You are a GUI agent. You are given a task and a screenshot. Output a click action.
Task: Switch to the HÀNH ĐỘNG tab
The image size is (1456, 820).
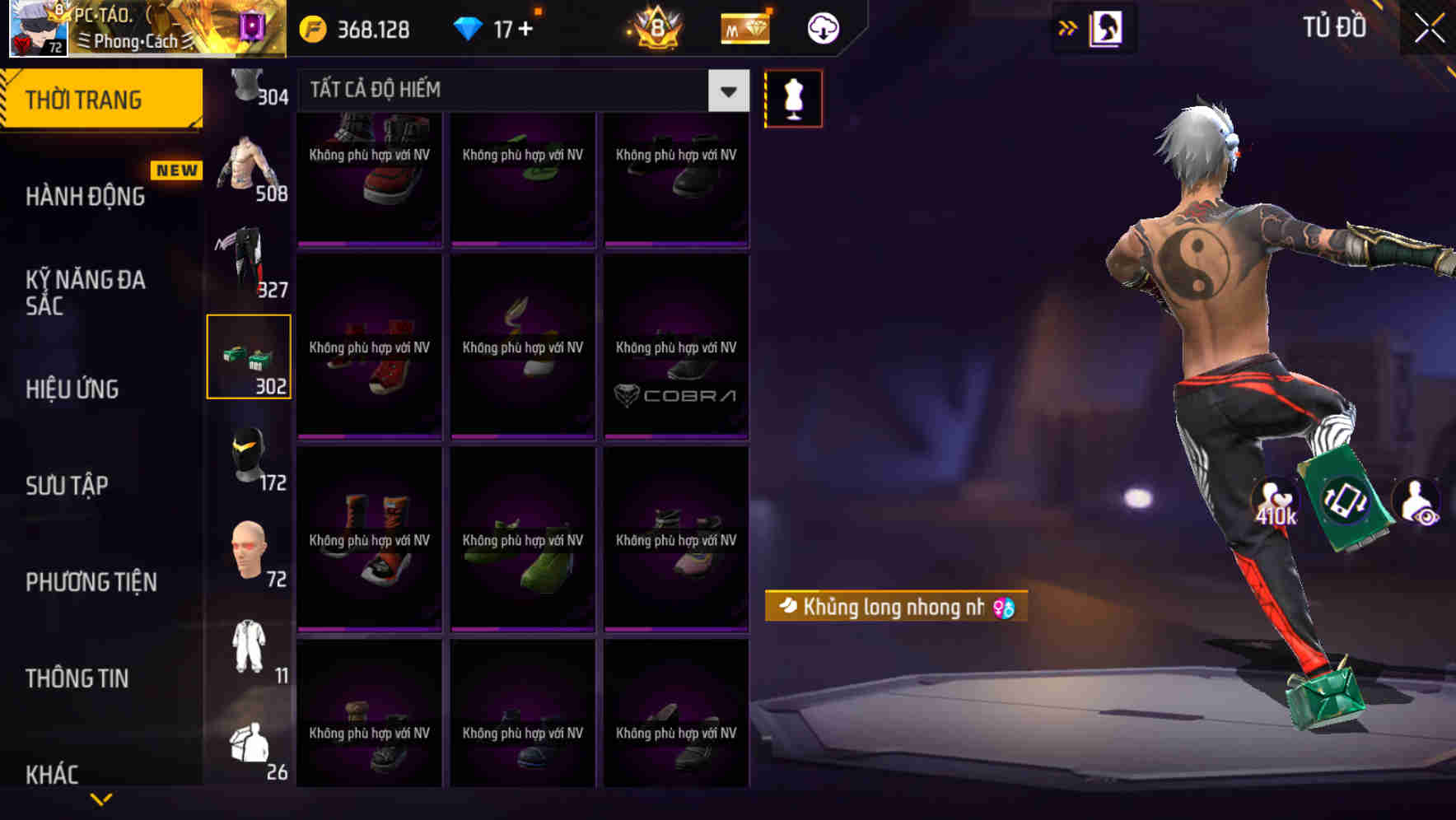(x=86, y=196)
